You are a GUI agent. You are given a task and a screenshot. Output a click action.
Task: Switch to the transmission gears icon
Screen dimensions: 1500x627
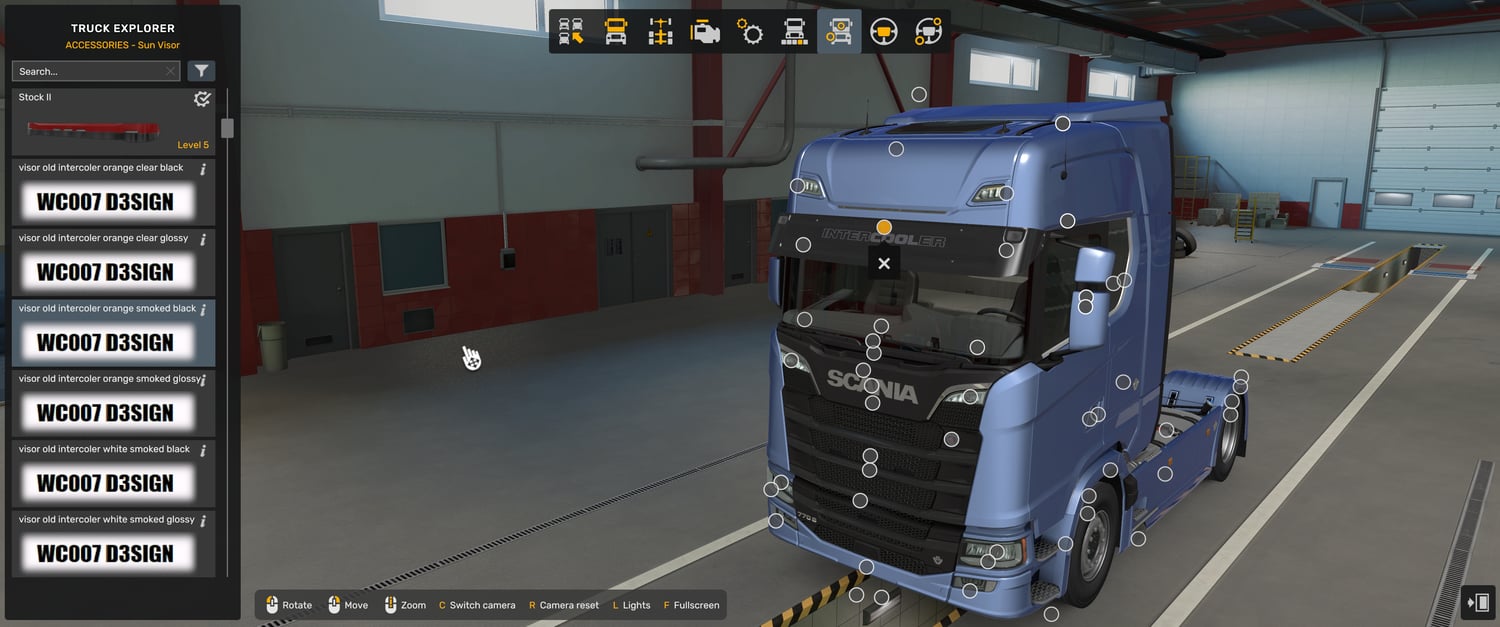pos(750,32)
